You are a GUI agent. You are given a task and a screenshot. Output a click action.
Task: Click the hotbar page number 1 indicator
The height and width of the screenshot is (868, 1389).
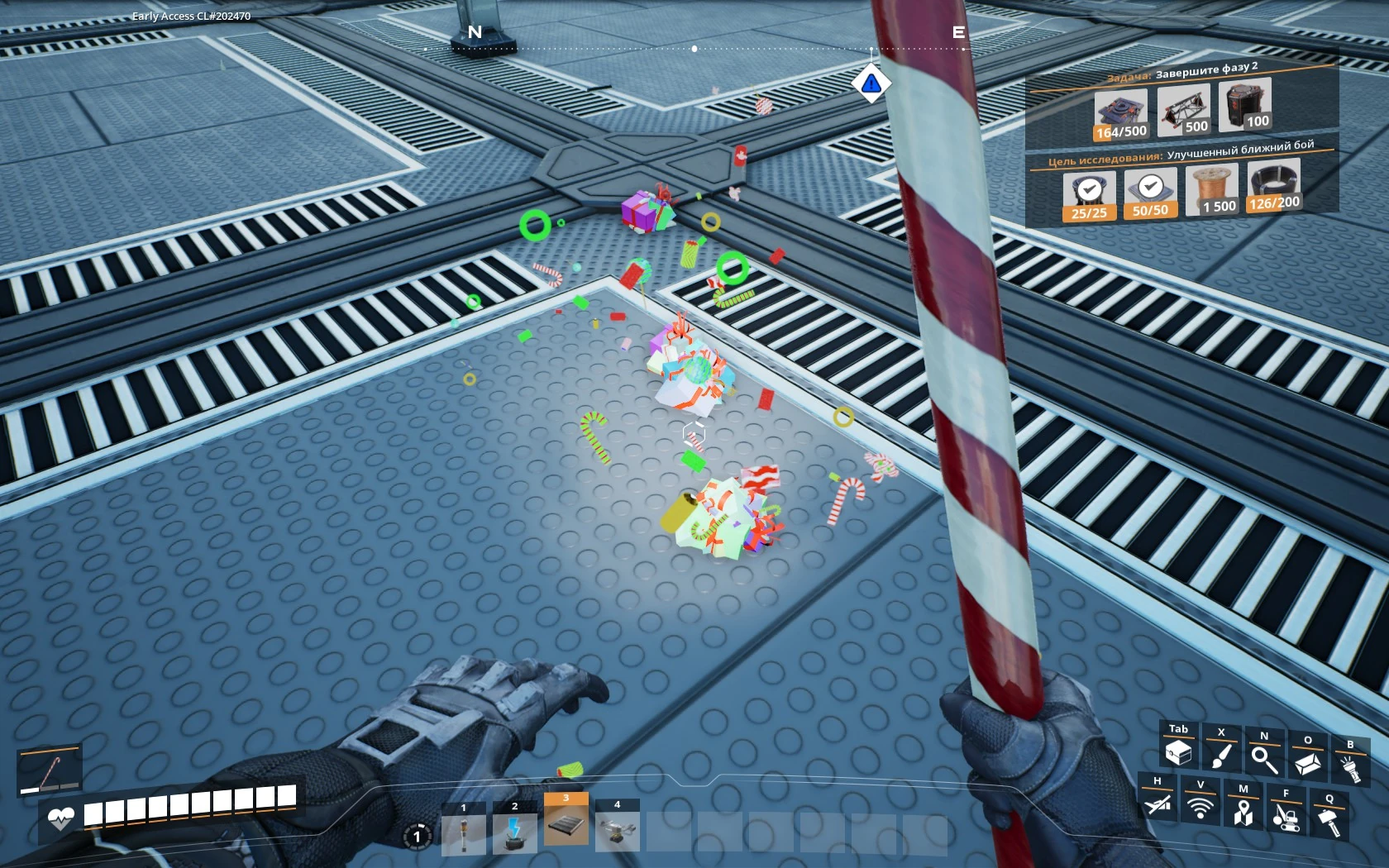417,837
